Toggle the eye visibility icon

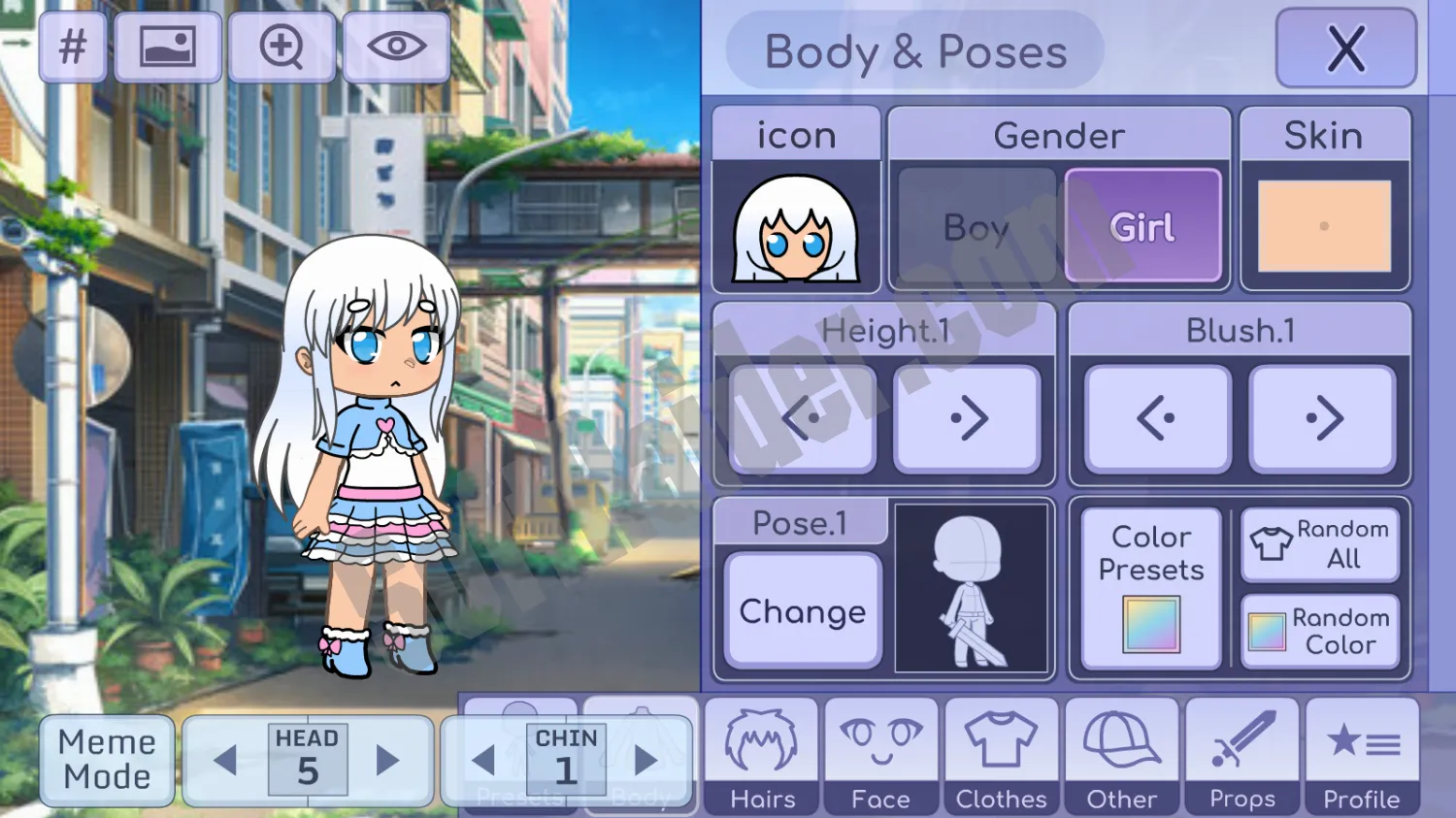coord(396,47)
